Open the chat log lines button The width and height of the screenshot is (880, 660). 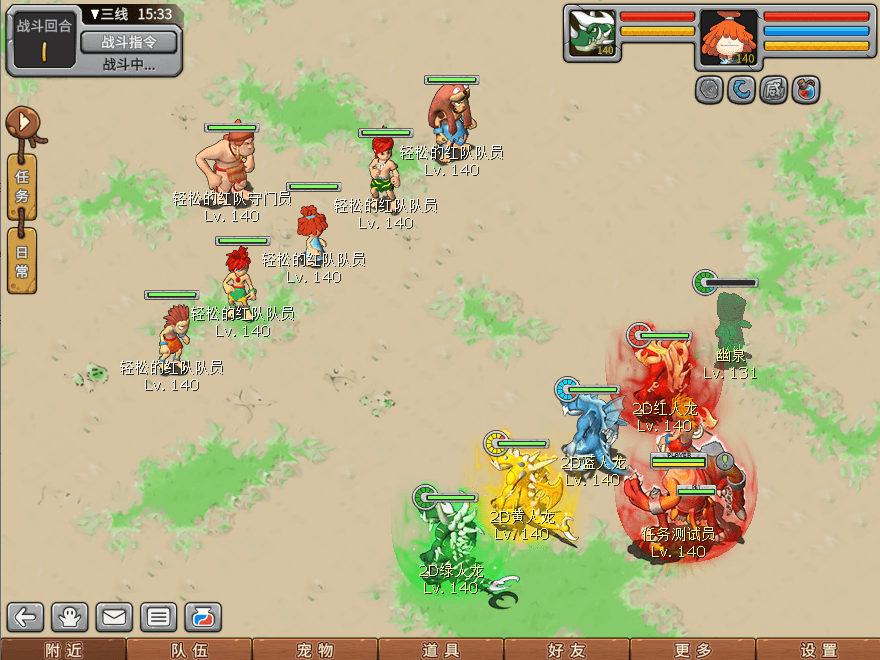click(x=158, y=616)
